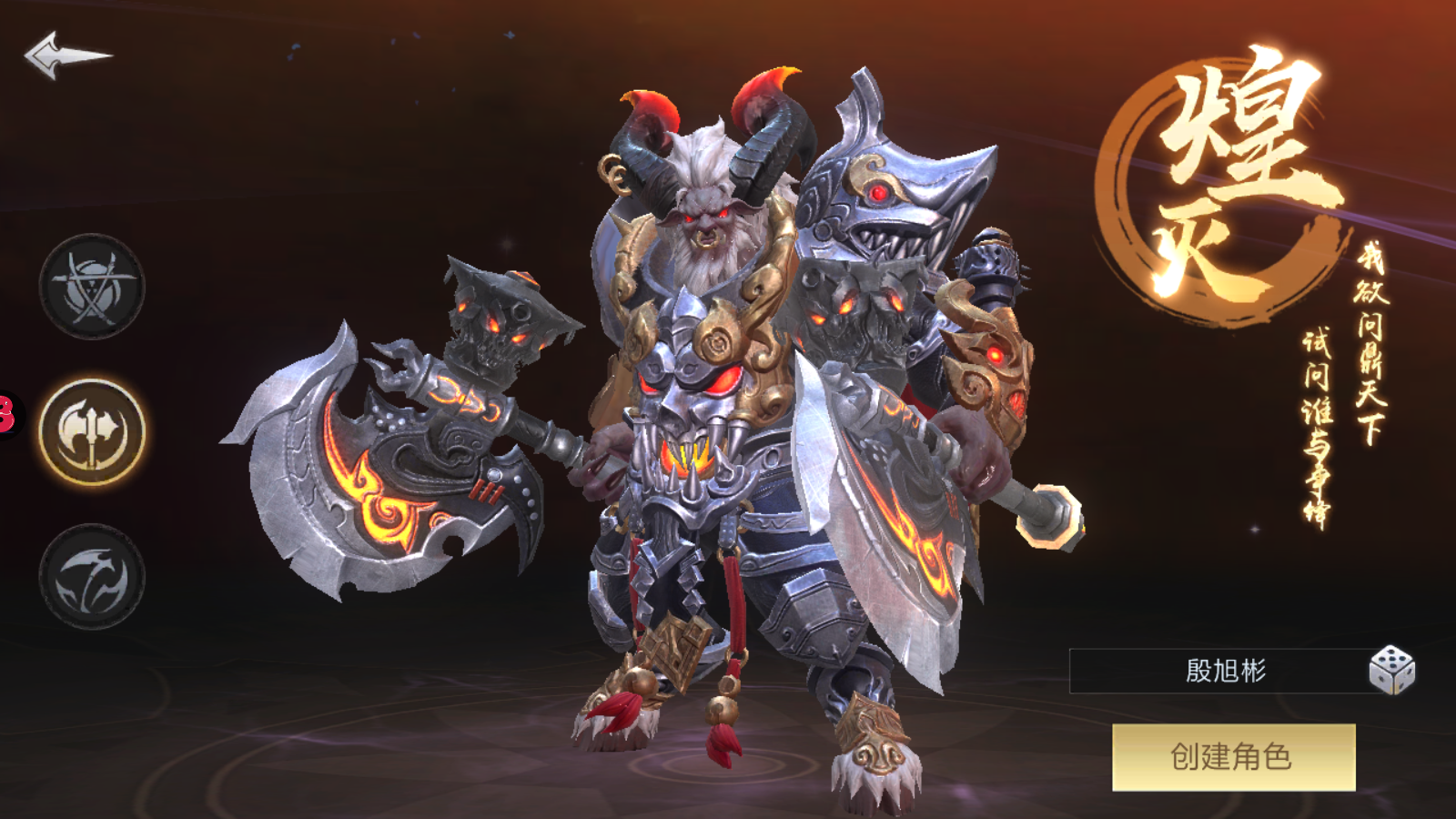Go back with the arrow button
Image resolution: width=1456 pixels, height=819 pixels.
(66, 56)
